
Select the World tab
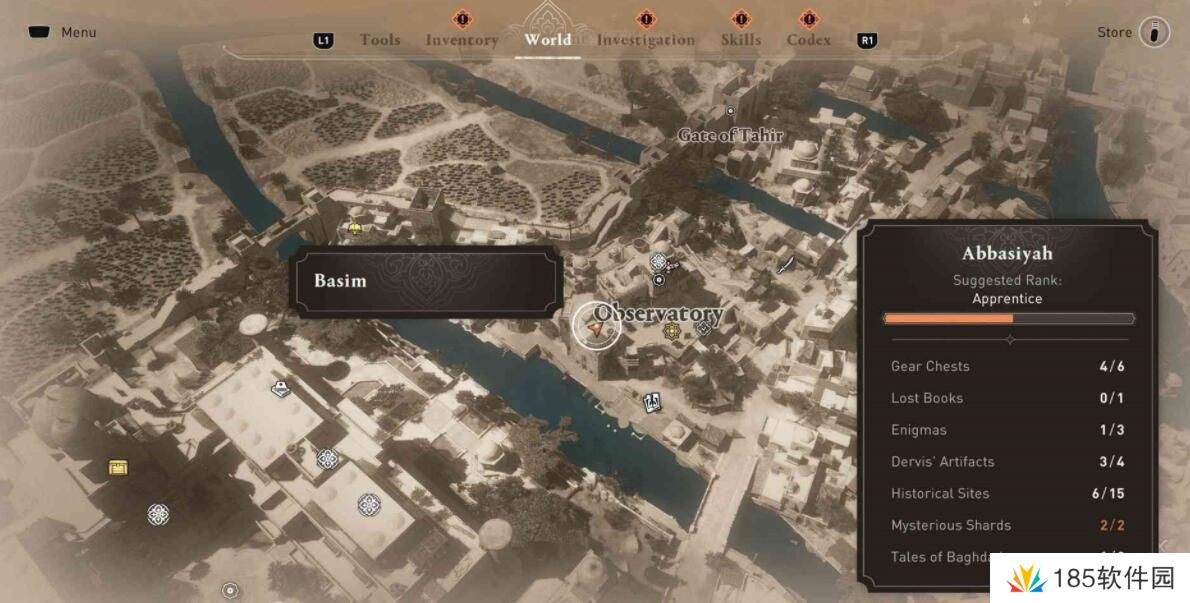pyautogui.click(x=547, y=40)
